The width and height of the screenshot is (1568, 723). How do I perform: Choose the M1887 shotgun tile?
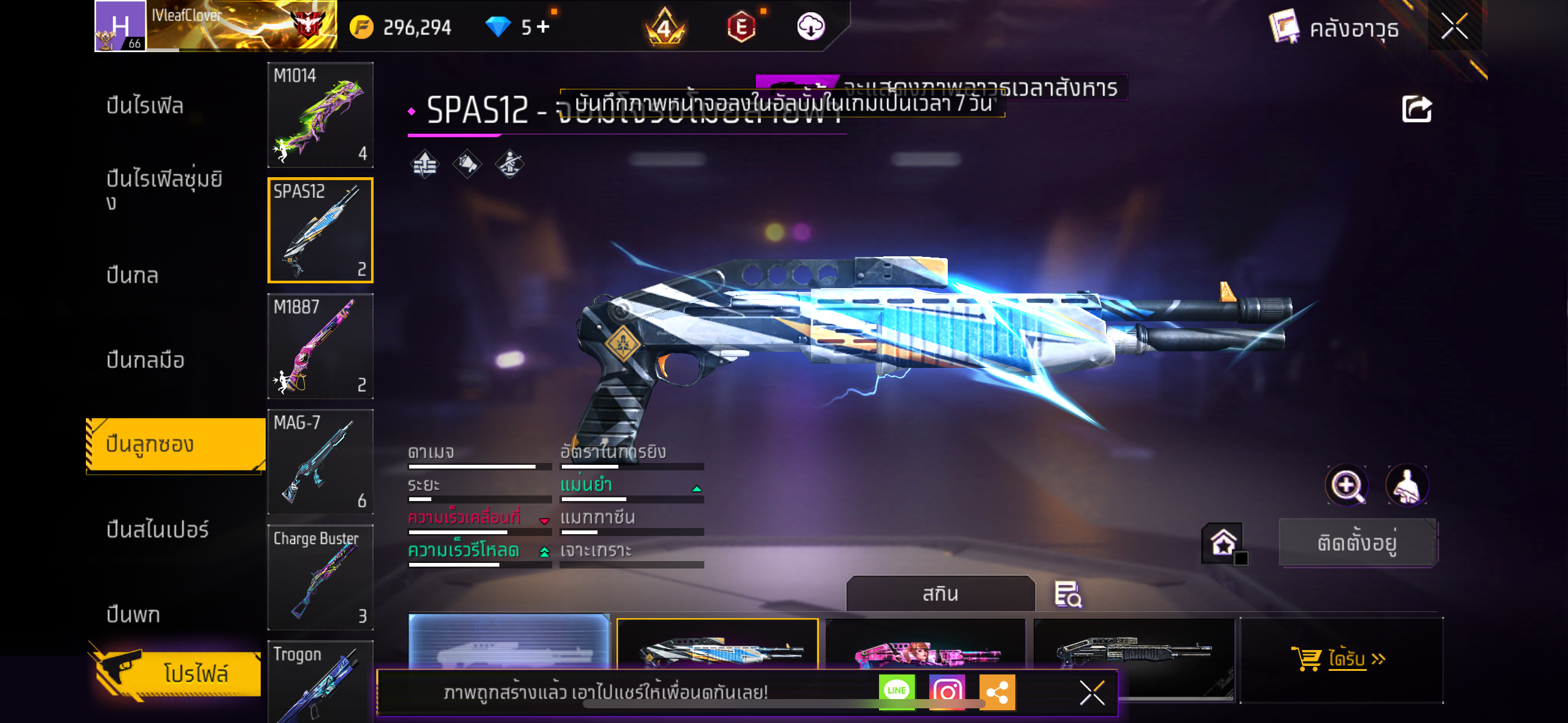pos(320,346)
